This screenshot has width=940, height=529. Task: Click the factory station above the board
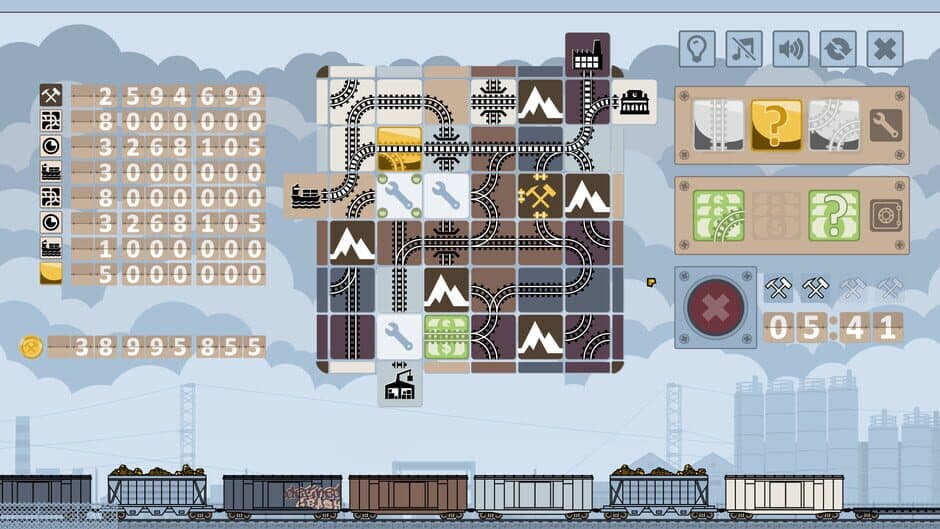pyautogui.click(x=587, y=55)
